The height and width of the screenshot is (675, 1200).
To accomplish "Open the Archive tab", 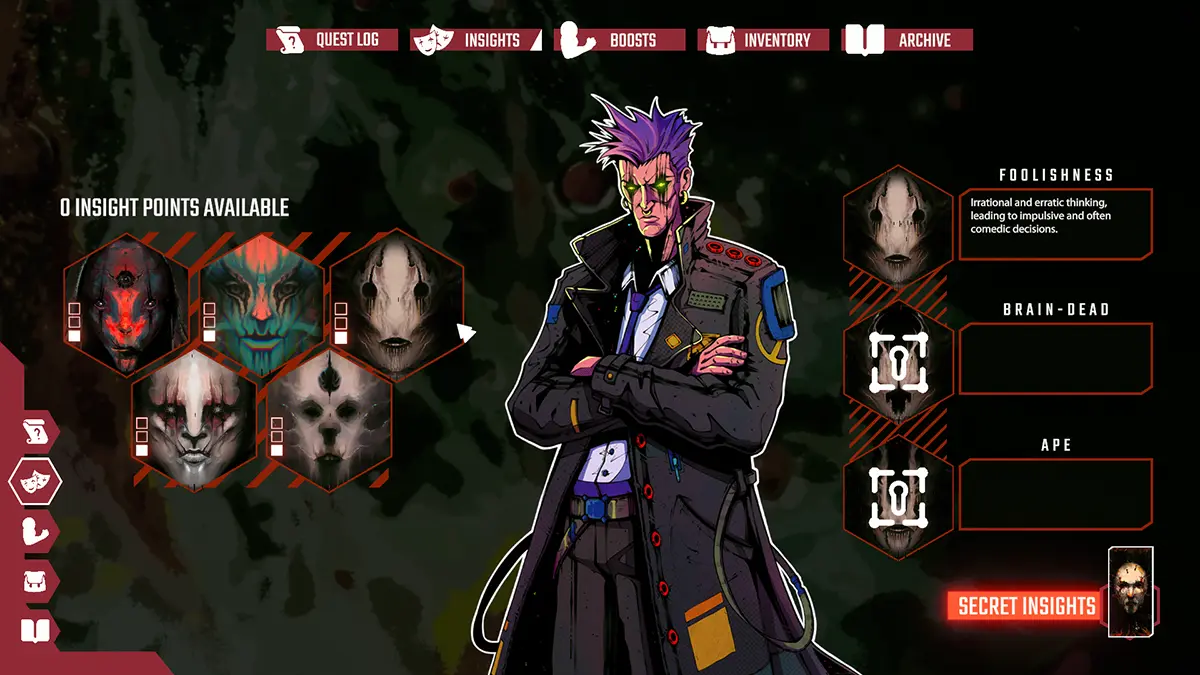I will 909,40.
